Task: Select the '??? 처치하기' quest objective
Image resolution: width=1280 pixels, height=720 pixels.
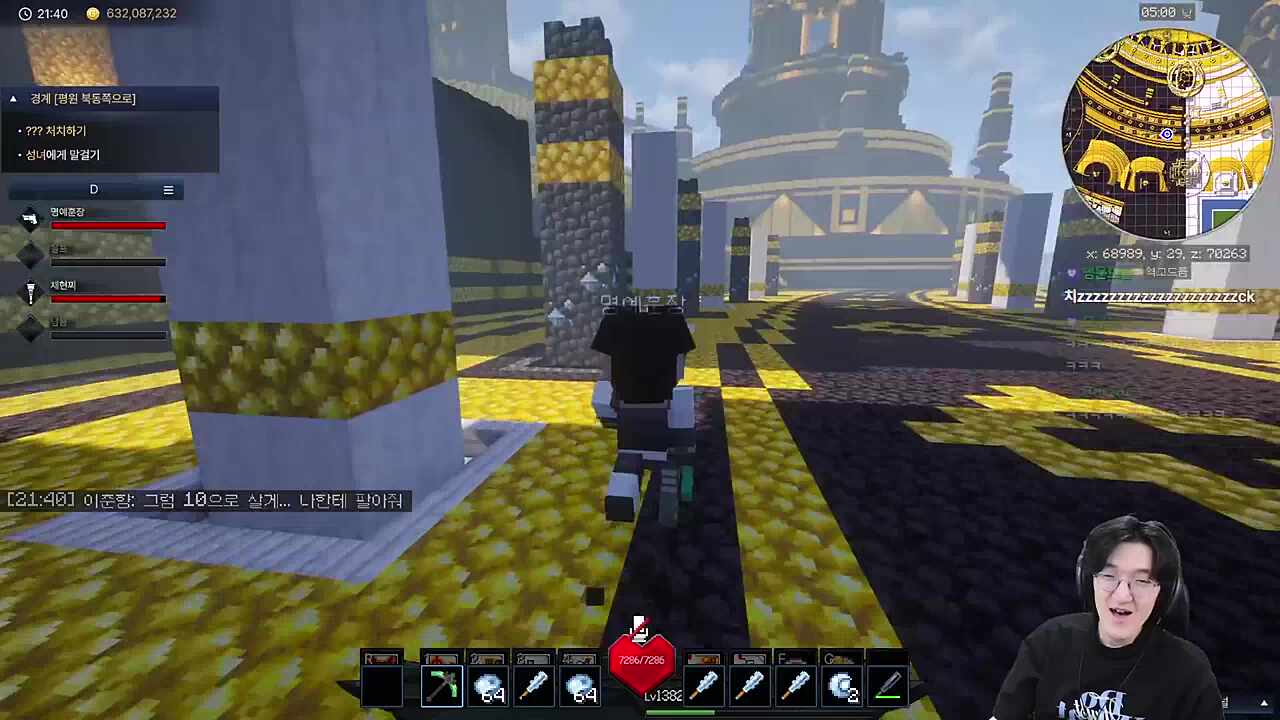Action: (x=56, y=131)
